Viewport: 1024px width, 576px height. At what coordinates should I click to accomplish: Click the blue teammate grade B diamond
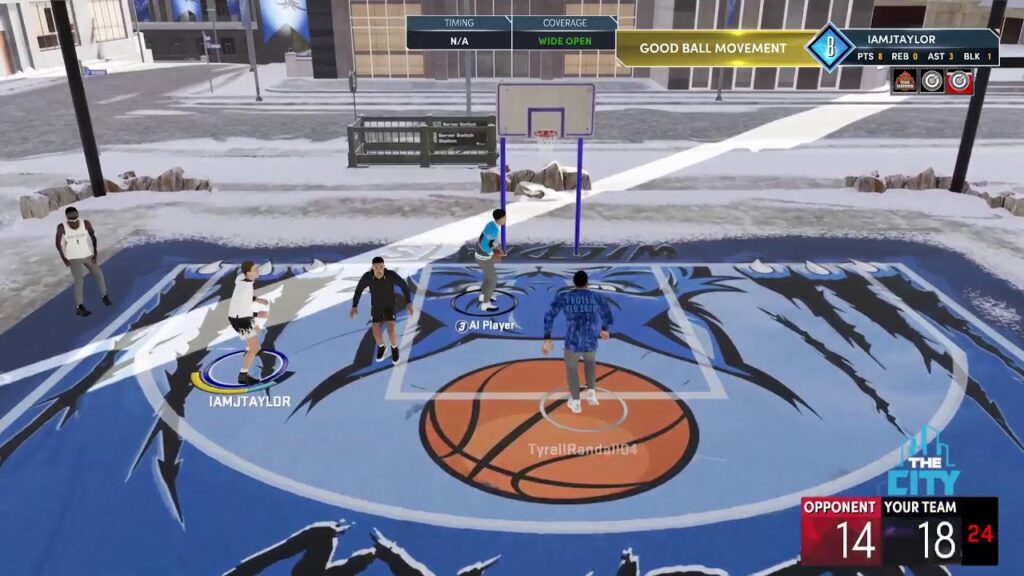coord(829,47)
